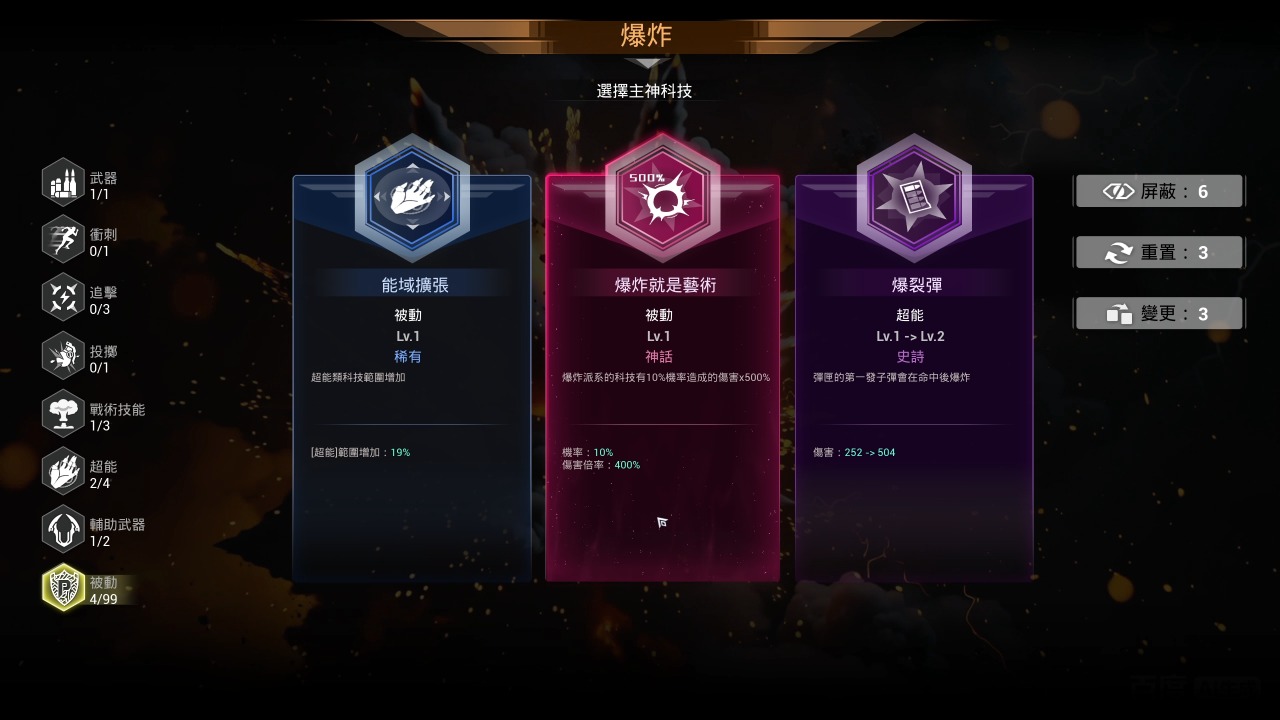Open the 武器 weapon category
This screenshot has height=720, width=1280.
64,183
